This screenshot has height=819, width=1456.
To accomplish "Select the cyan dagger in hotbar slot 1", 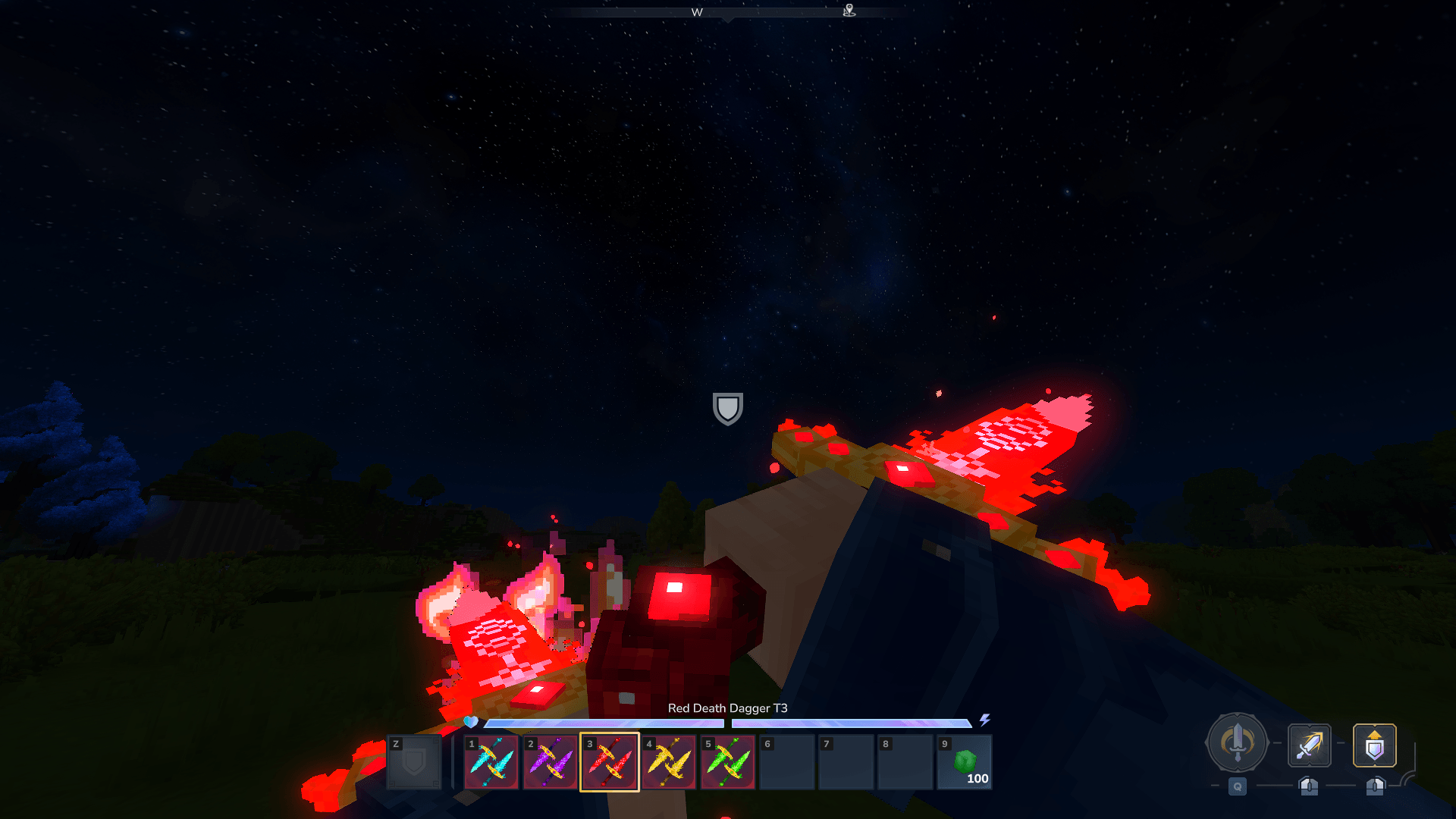I will [491, 762].
